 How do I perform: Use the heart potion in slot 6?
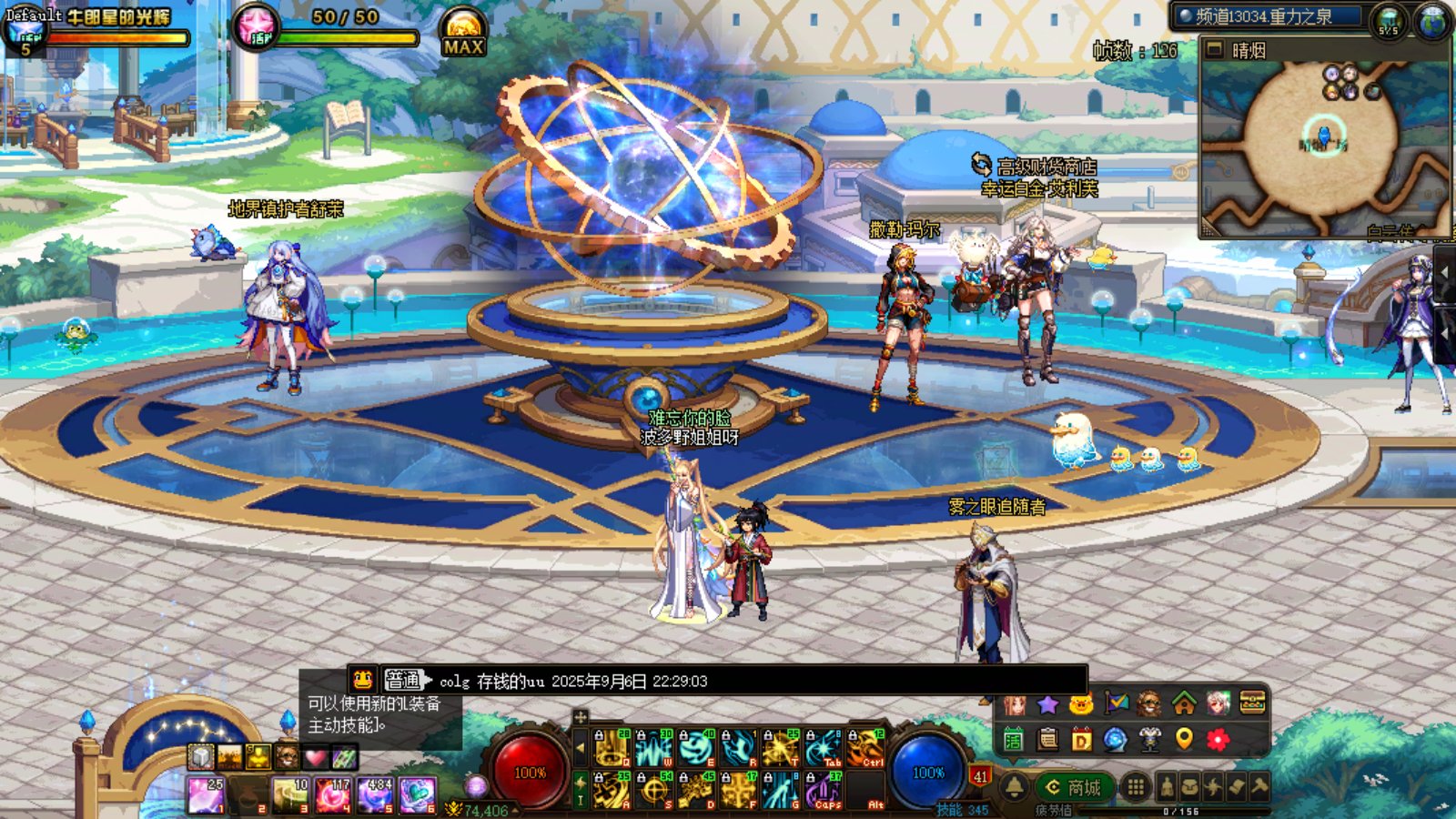coord(417,794)
